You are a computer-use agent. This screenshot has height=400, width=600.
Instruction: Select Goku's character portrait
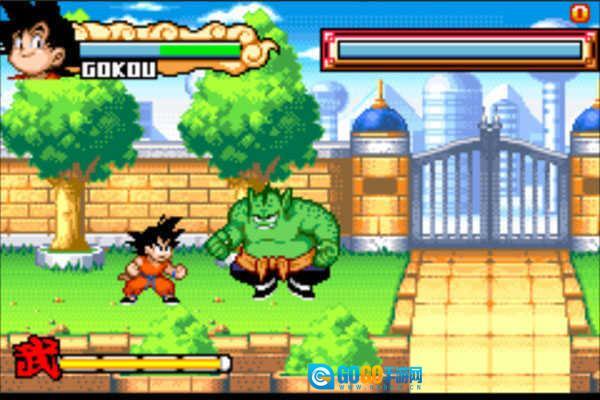pos(36,40)
